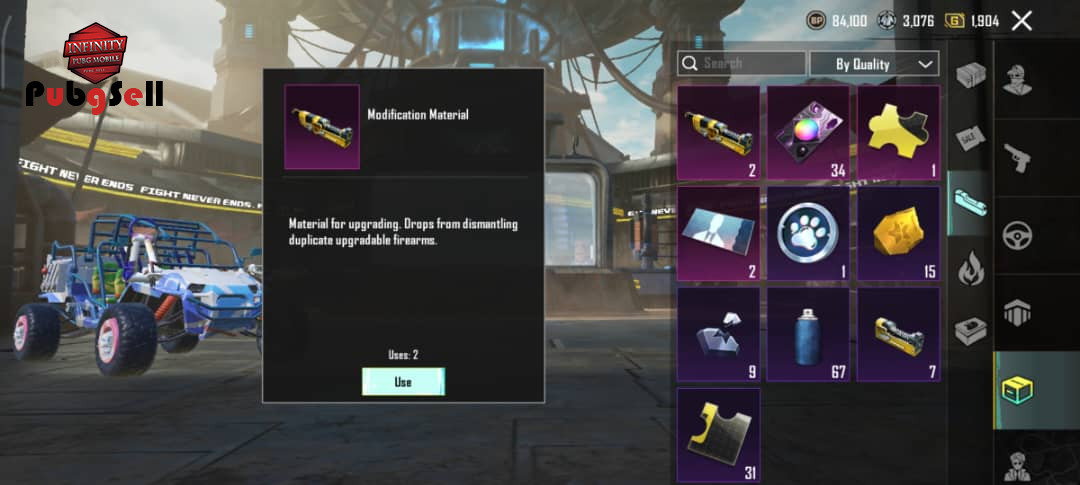
Task: Select the yellow puzzle piece item
Action: click(897, 131)
